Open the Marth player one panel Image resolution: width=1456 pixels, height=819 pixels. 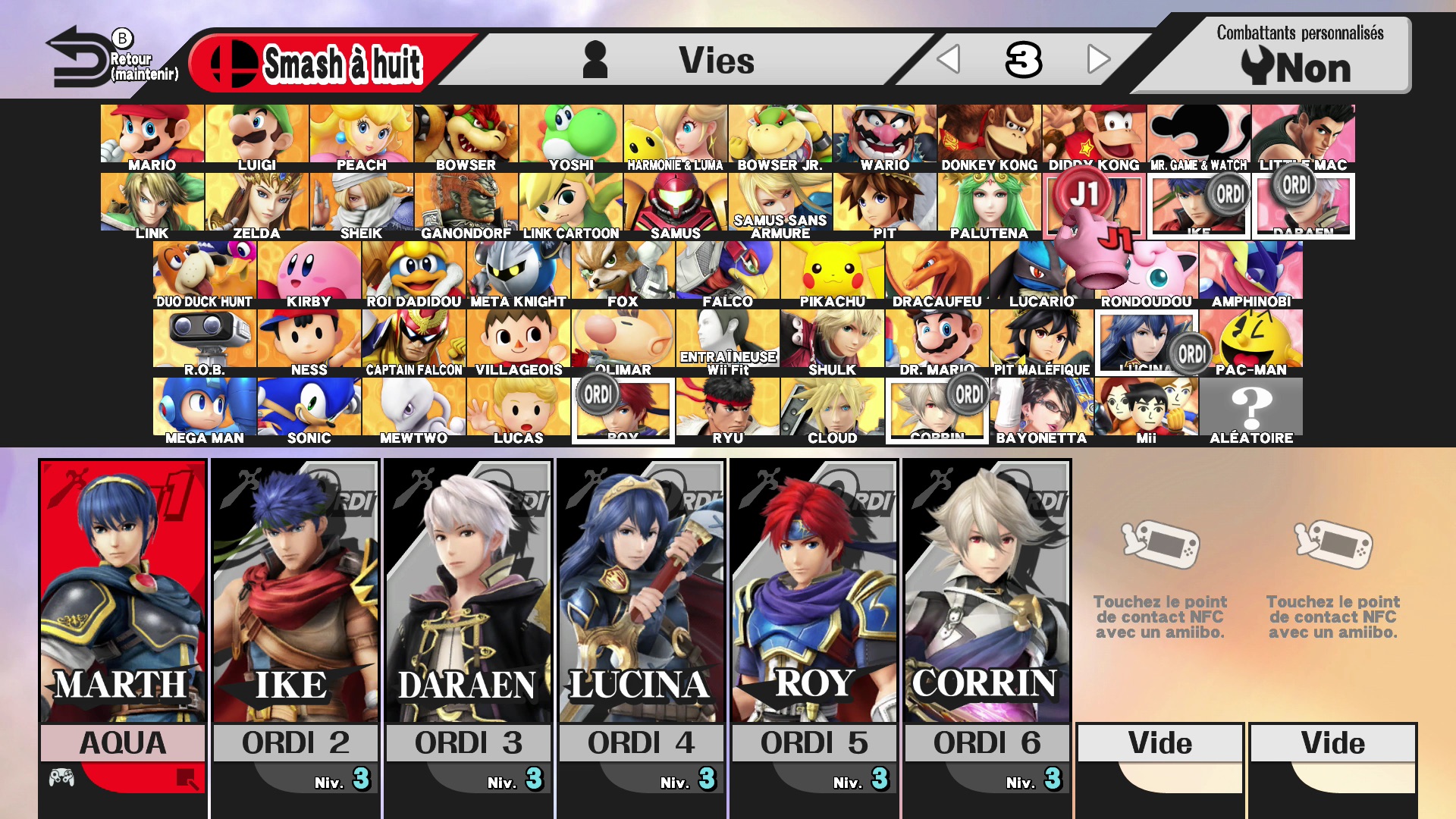123,591
